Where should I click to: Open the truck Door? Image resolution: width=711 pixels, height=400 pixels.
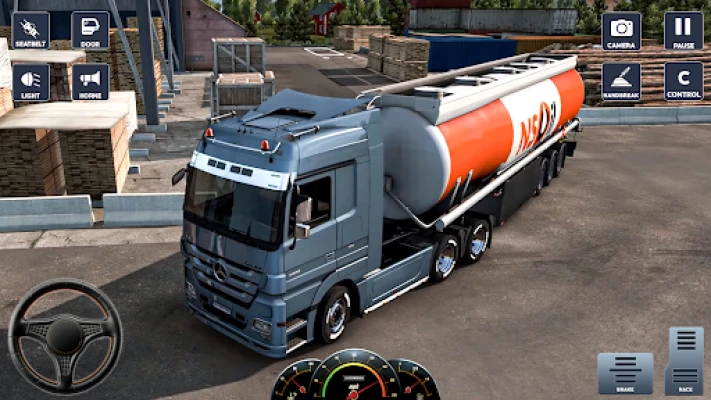point(90,30)
